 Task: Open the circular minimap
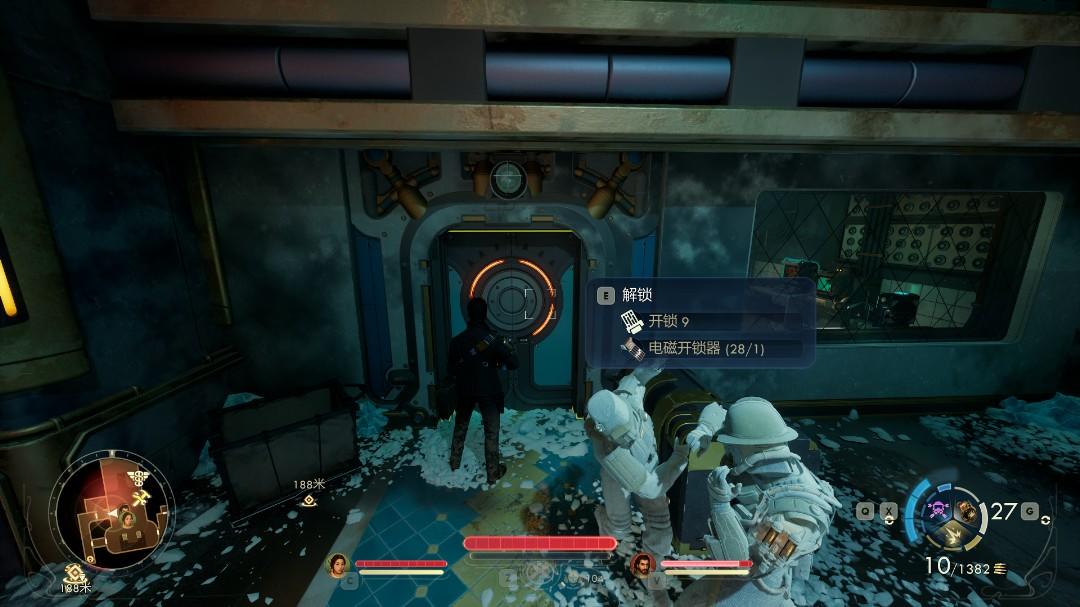116,512
